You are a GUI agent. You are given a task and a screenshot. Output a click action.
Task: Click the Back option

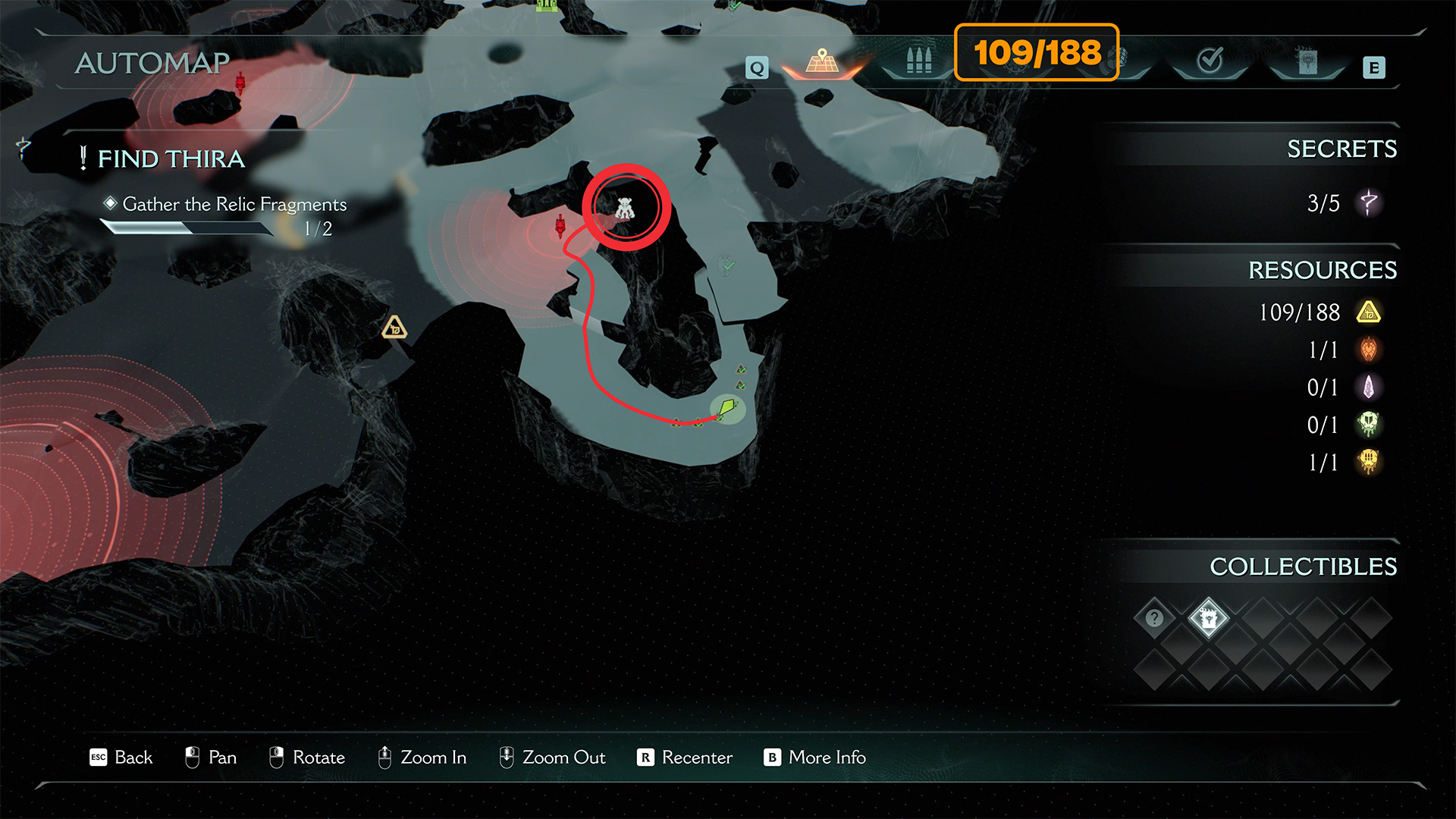[121, 758]
